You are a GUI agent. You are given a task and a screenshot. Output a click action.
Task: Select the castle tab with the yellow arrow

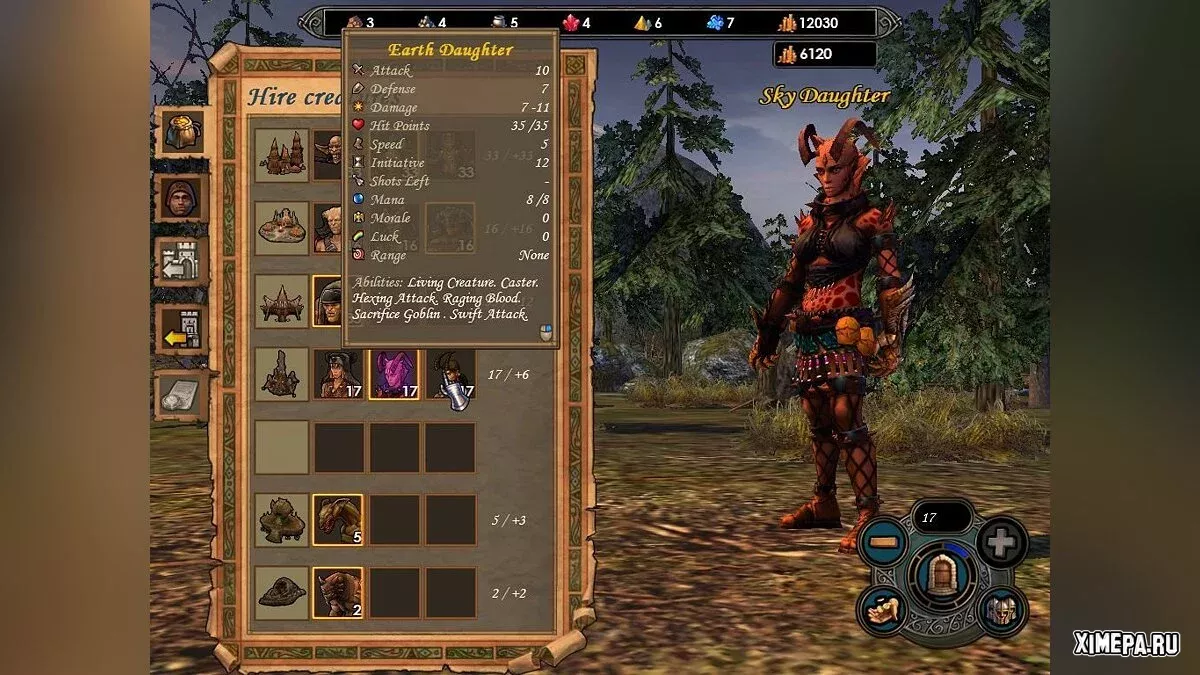[182, 329]
